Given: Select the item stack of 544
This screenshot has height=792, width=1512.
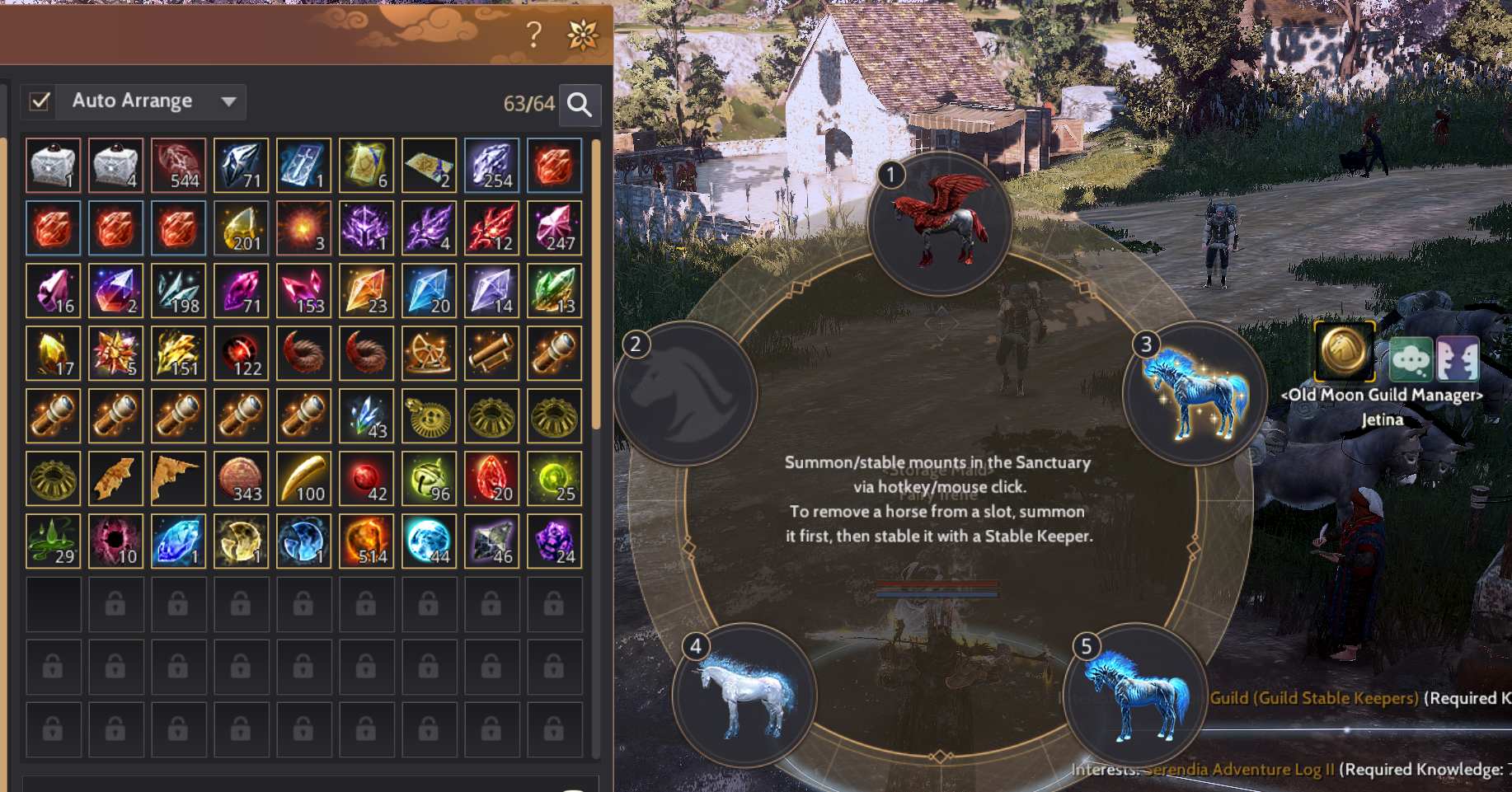Looking at the screenshot, I should pos(178,165).
